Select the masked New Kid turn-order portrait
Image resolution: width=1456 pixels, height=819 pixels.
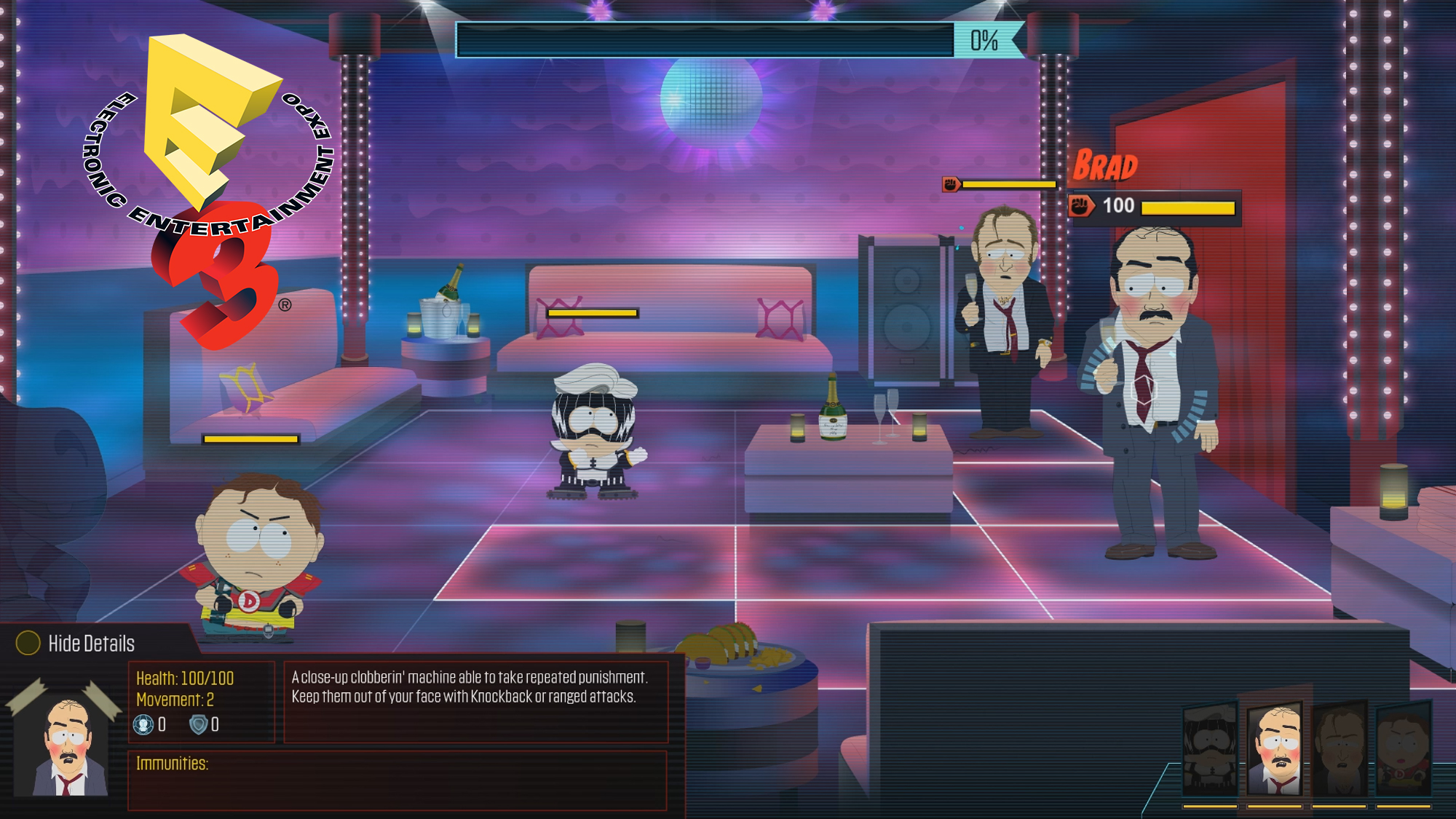click(1210, 750)
